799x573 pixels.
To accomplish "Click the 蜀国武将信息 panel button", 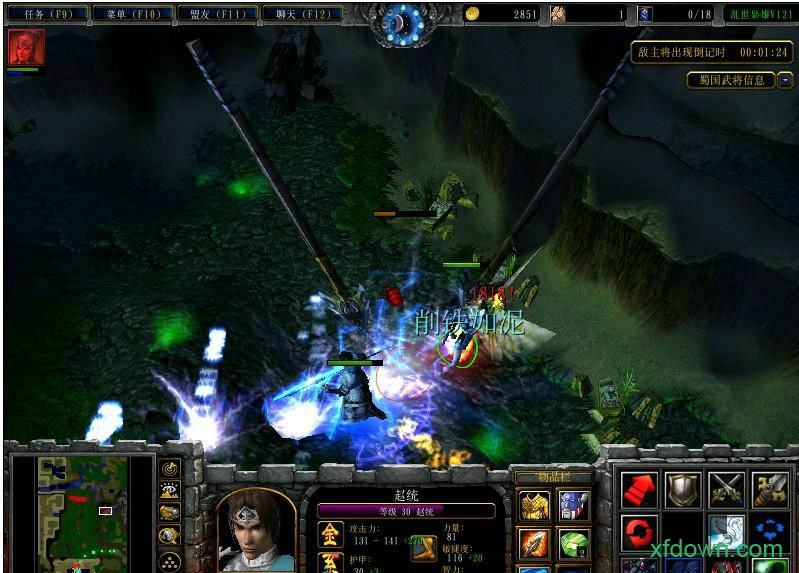I will [733, 80].
